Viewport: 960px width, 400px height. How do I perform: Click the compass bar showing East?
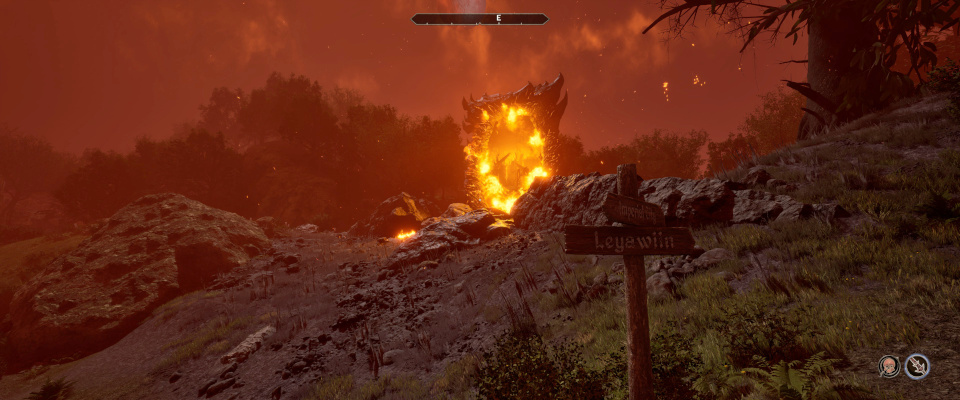pyautogui.click(x=480, y=19)
